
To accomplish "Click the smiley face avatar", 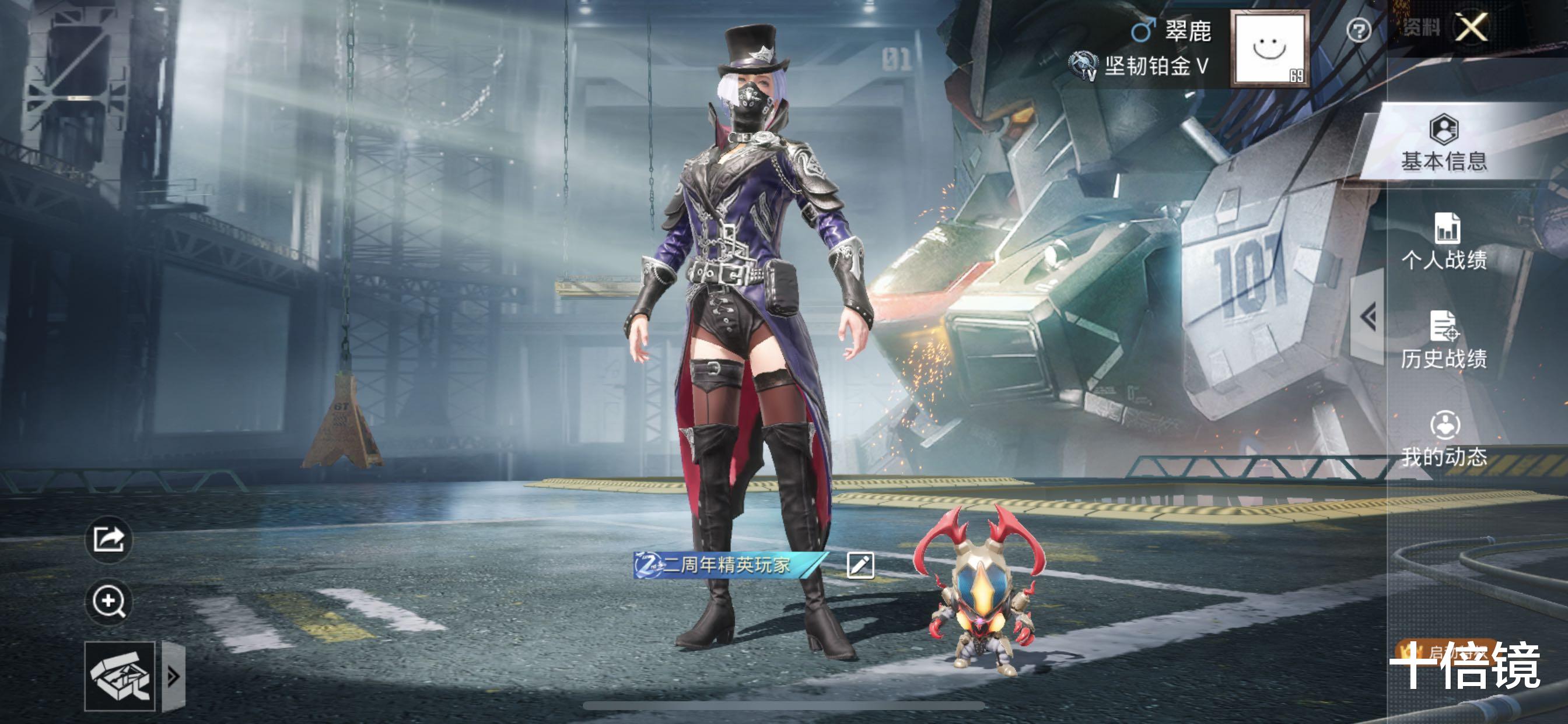I will click(1270, 48).
